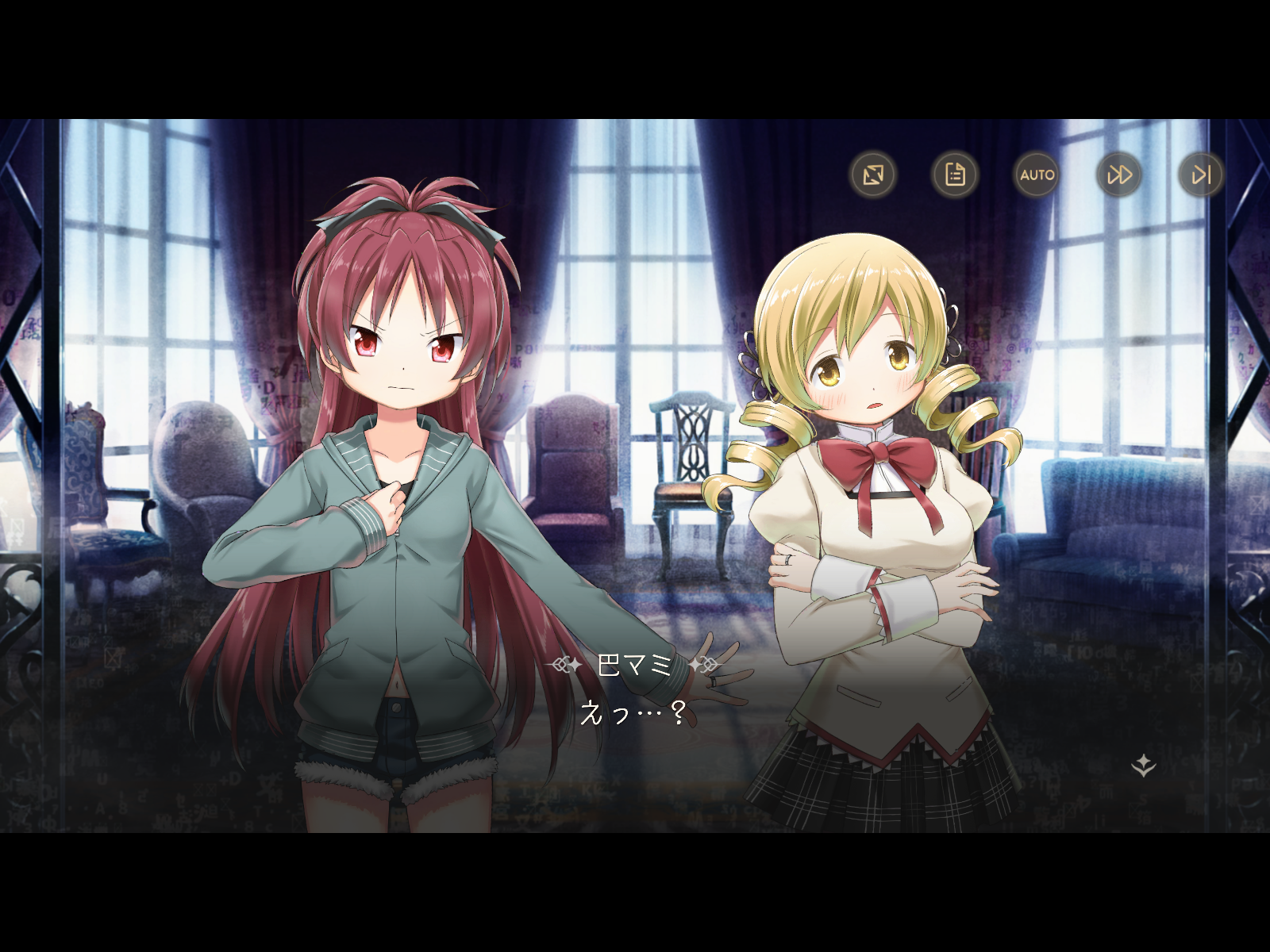Activate the fast-forward double arrow button
The width and height of the screenshot is (1270, 952).
coord(1119,175)
